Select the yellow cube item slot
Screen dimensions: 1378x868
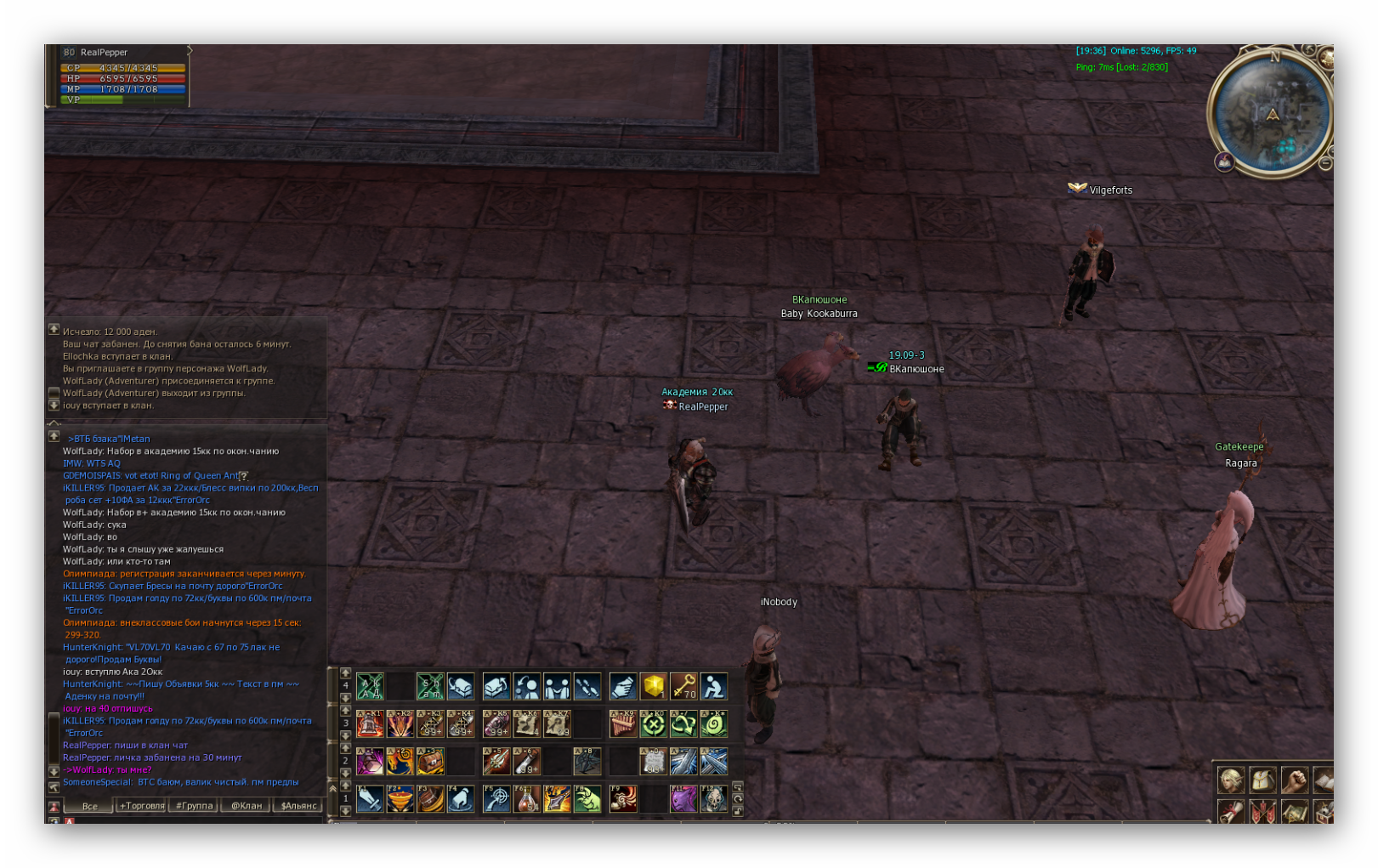click(654, 686)
